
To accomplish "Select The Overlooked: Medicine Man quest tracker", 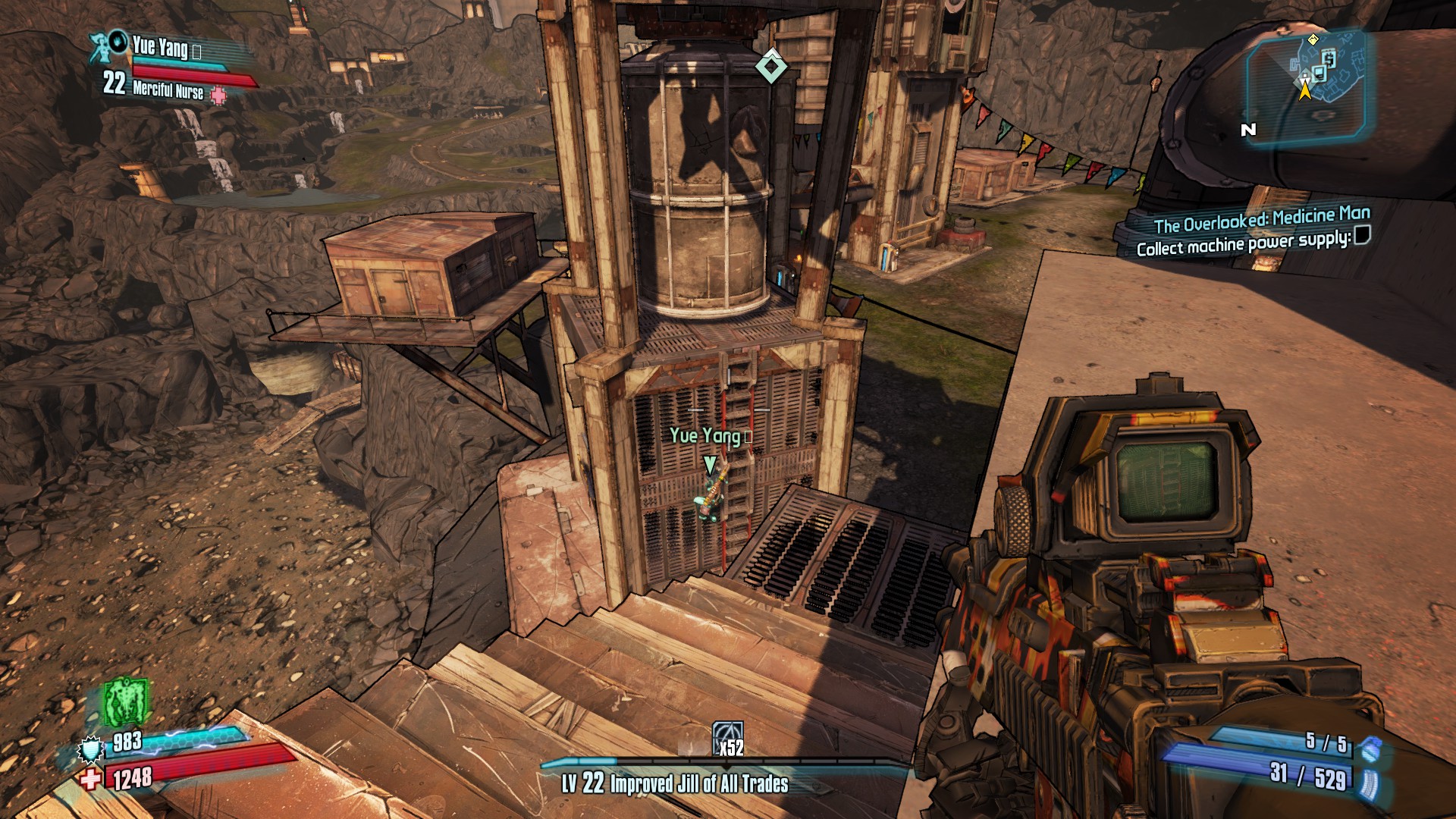I will pos(1262,218).
